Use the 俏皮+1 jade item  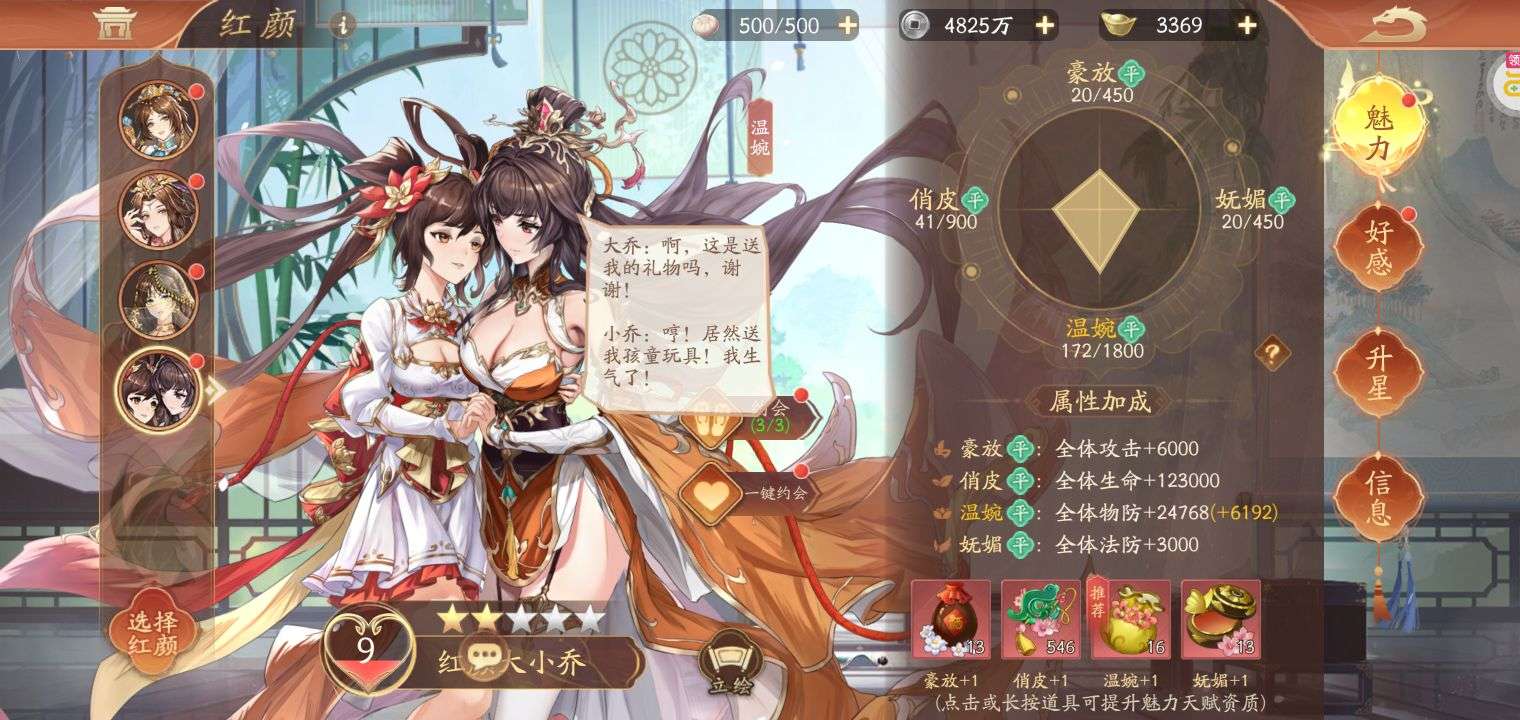pos(1040,620)
